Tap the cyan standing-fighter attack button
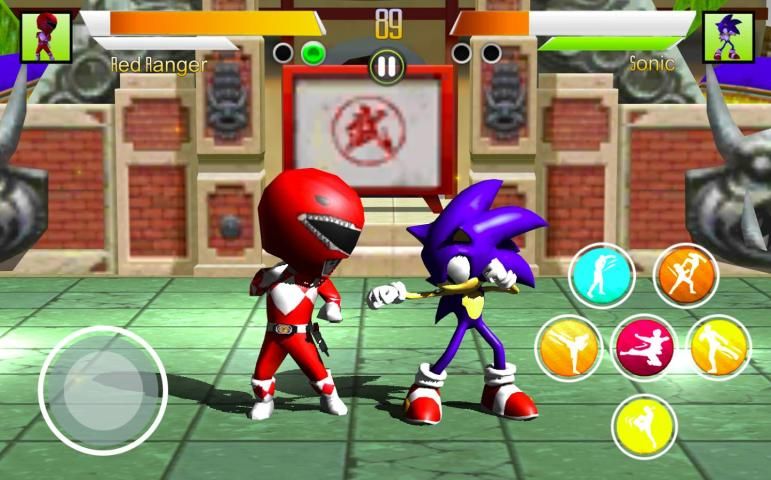This screenshot has width=771, height=480. point(602,274)
